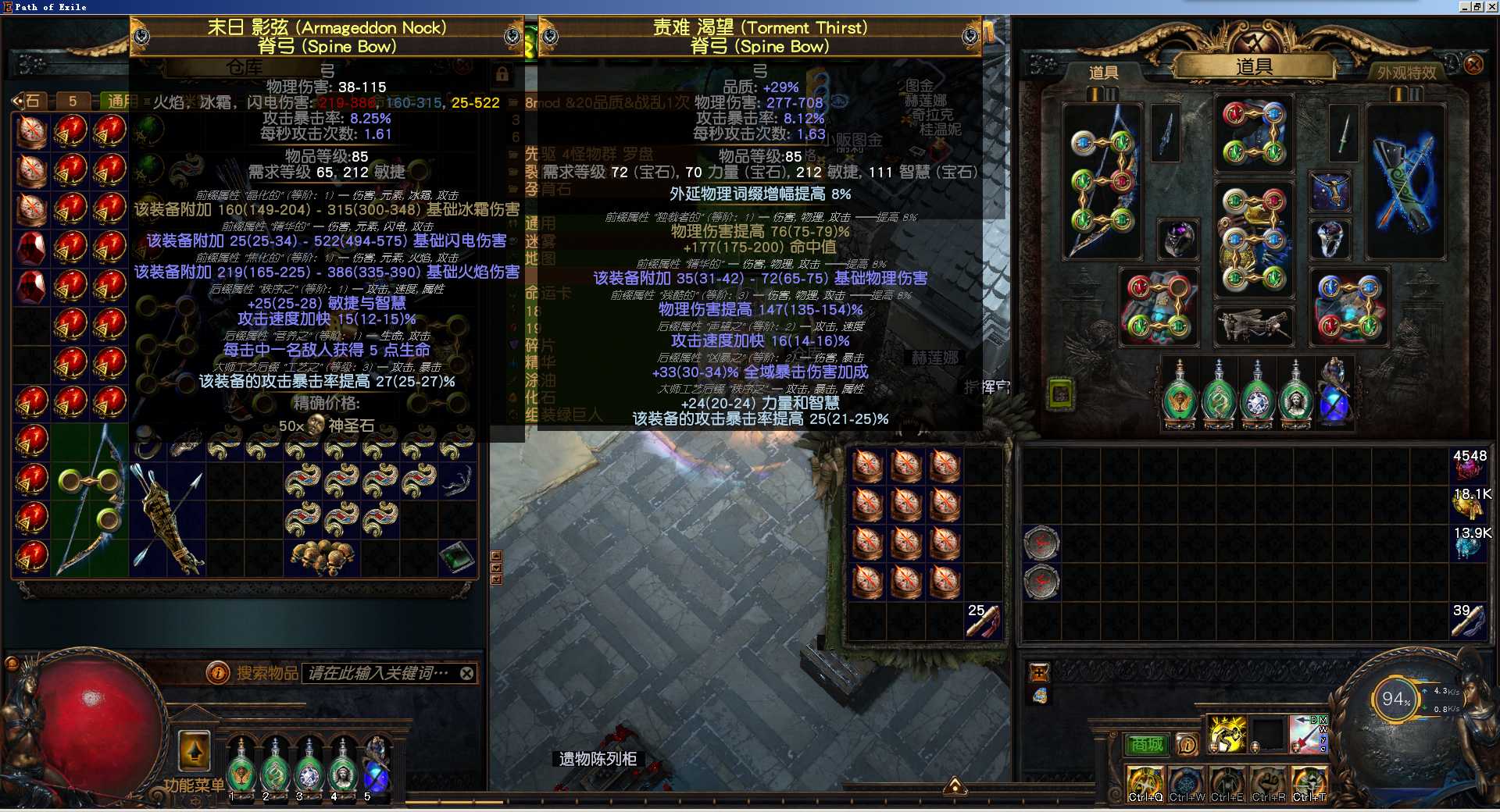Switch to weapon set II above the bow
This screenshot has height=812, width=1500.
click(1111, 94)
